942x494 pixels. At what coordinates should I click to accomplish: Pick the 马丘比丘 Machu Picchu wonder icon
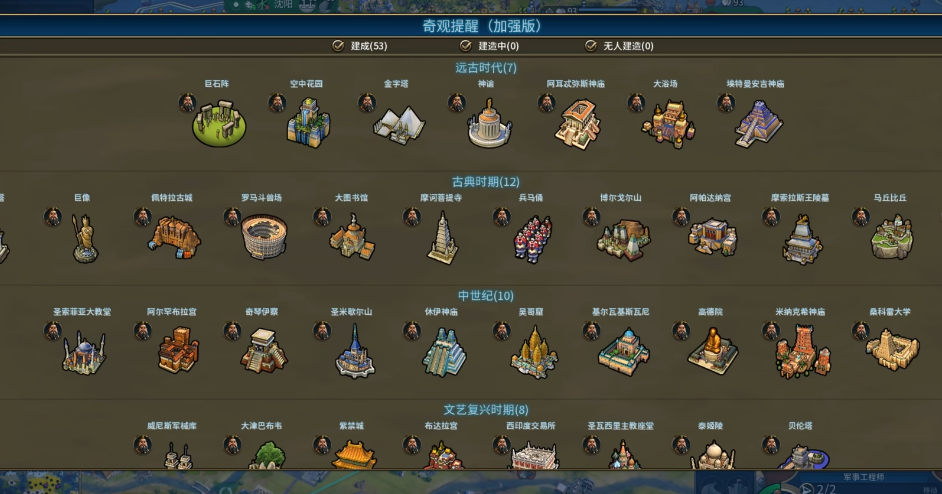tap(892, 237)
